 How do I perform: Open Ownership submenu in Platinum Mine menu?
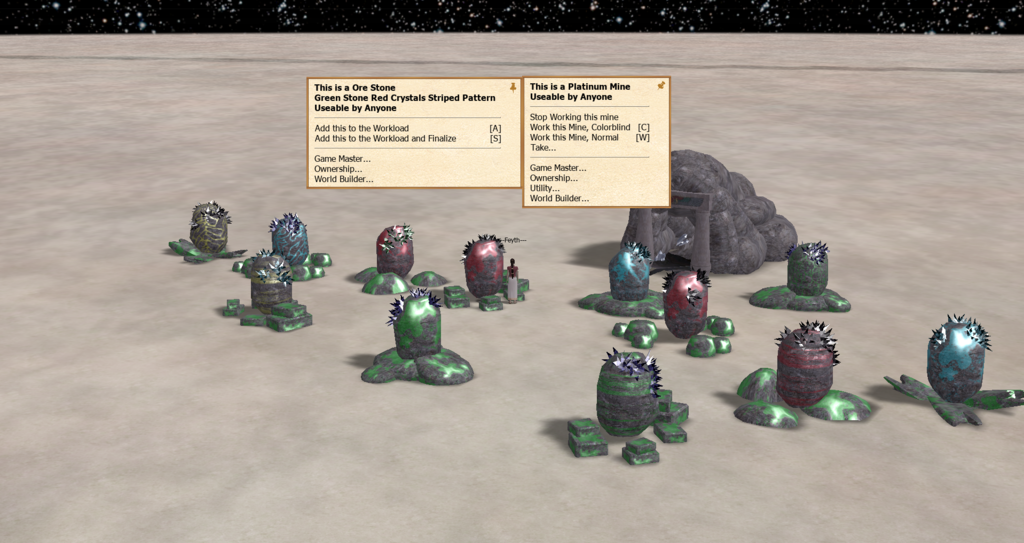pyautogui.click(x=554, y=178)
